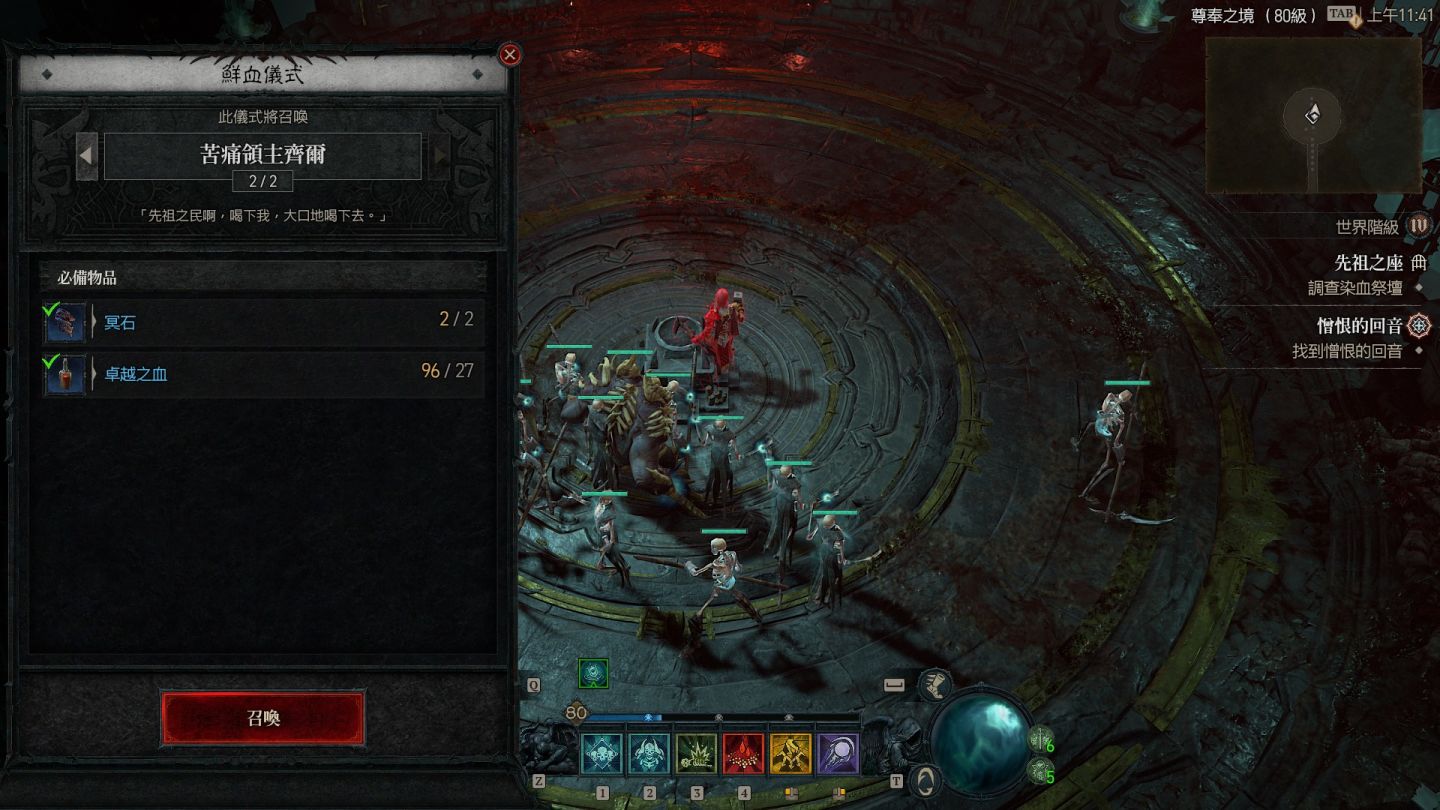Use the red blood drops skill
This screenshot has height=810, width=1440.
[x=744, y=754]
